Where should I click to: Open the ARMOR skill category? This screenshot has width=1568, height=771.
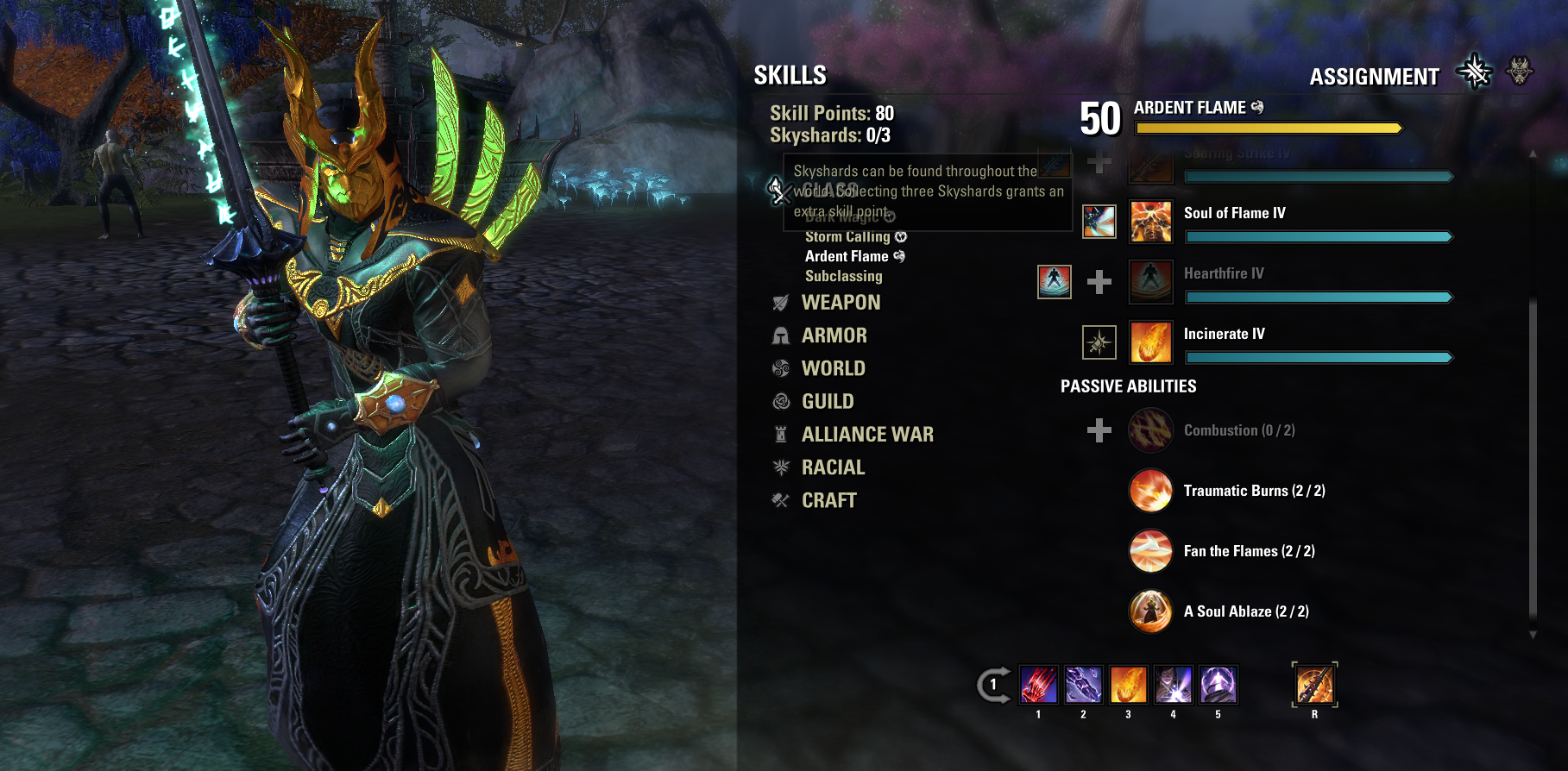pyautogui.click(x=834, y=335)
